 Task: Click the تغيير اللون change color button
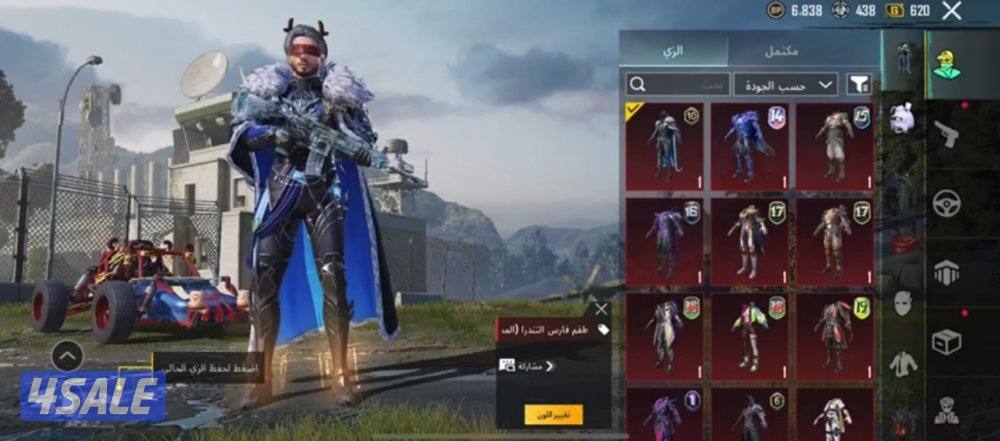point(553,414)
